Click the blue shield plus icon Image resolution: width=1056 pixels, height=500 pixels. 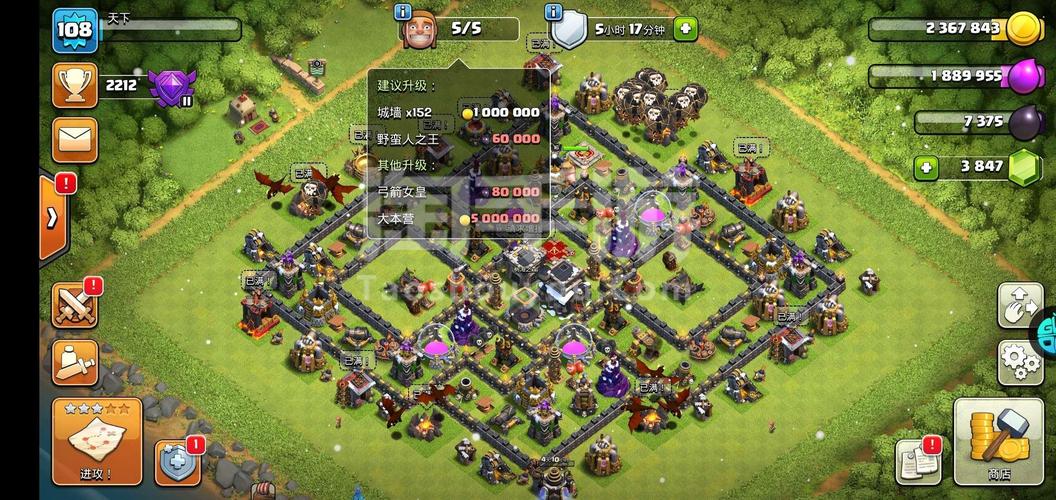tap(177, 462)
